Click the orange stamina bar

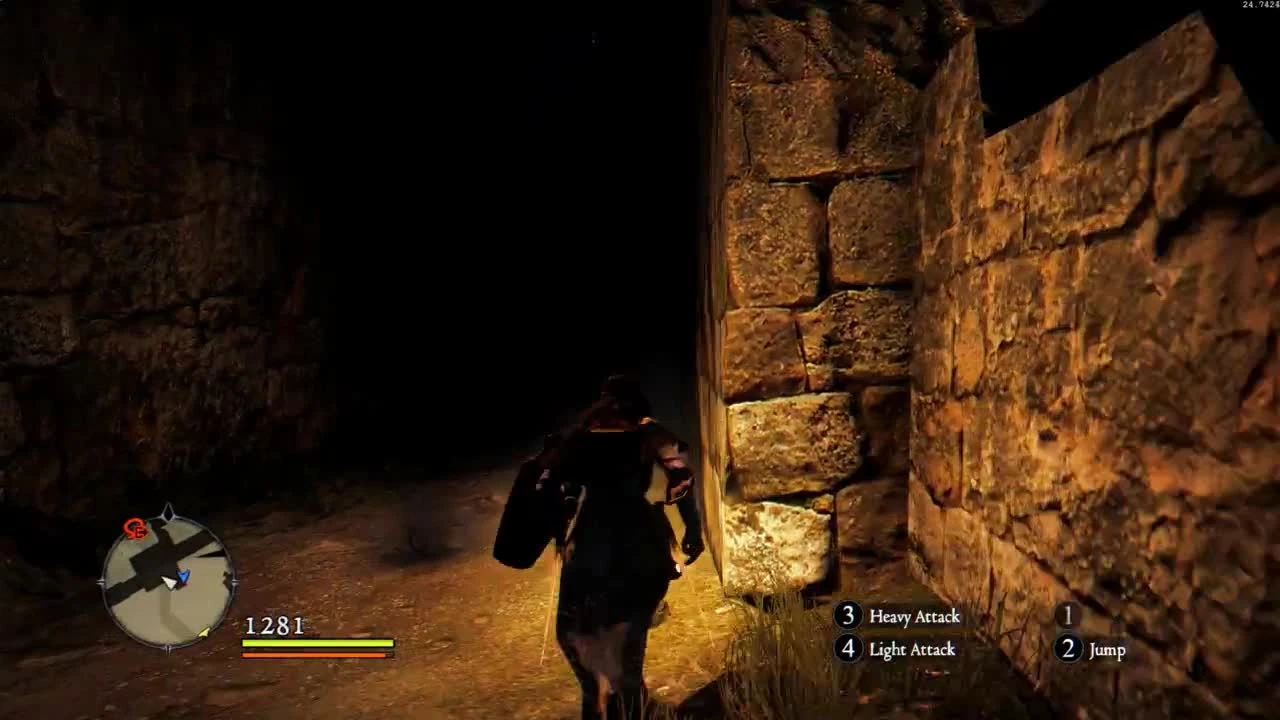pos(315,655)
